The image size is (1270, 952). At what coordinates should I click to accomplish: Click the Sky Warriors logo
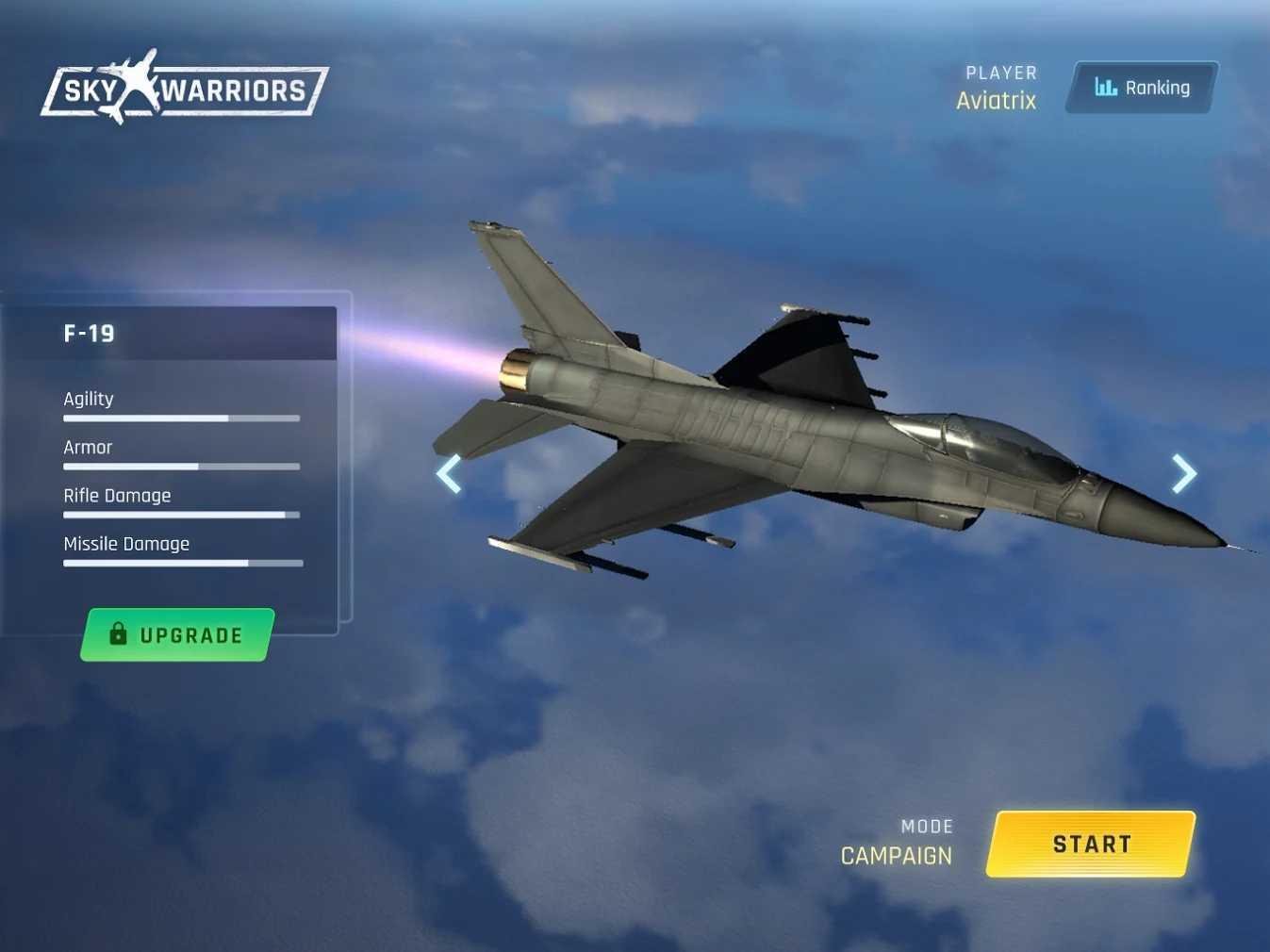pos(185,89)
